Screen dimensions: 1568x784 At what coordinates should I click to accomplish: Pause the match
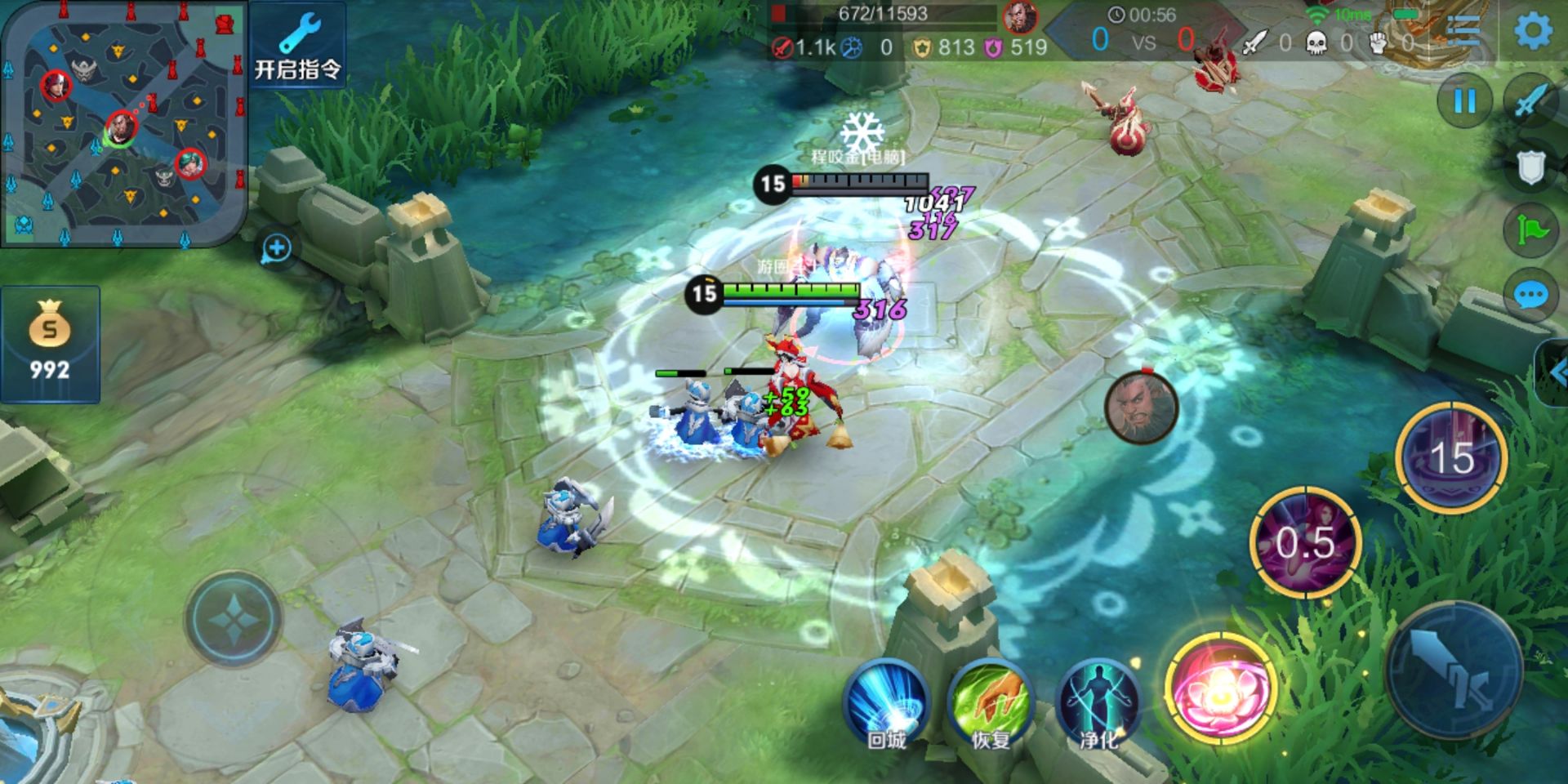click(x=1464, y=102)
